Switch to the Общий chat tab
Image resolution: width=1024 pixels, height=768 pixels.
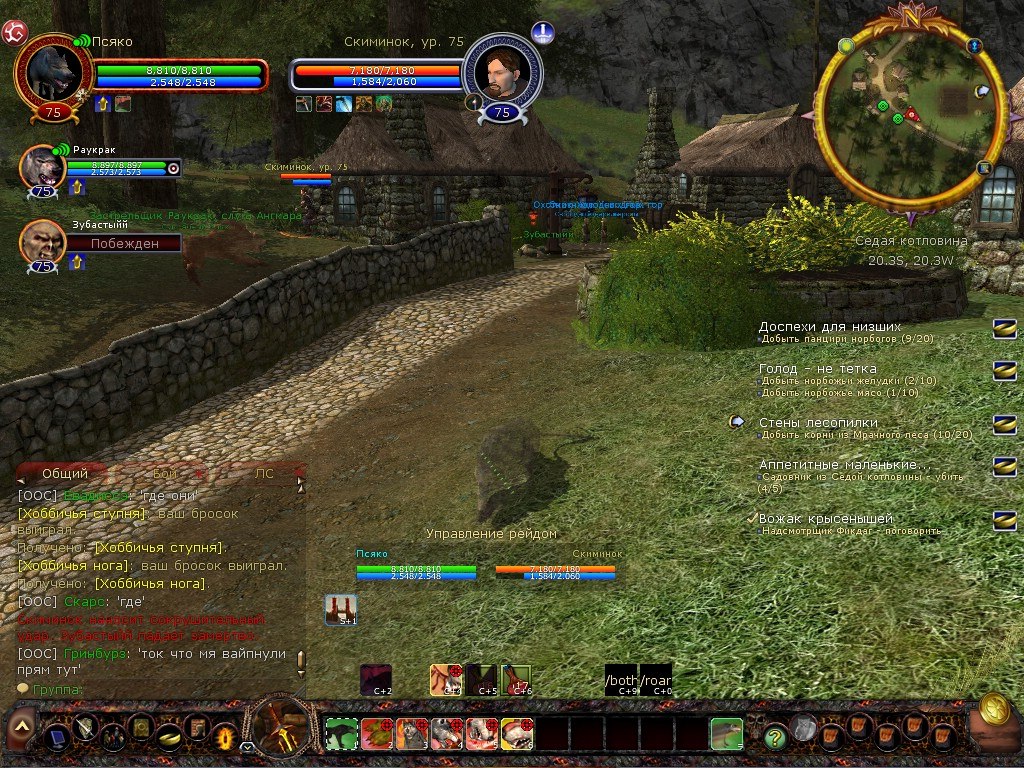click(65, 473)
